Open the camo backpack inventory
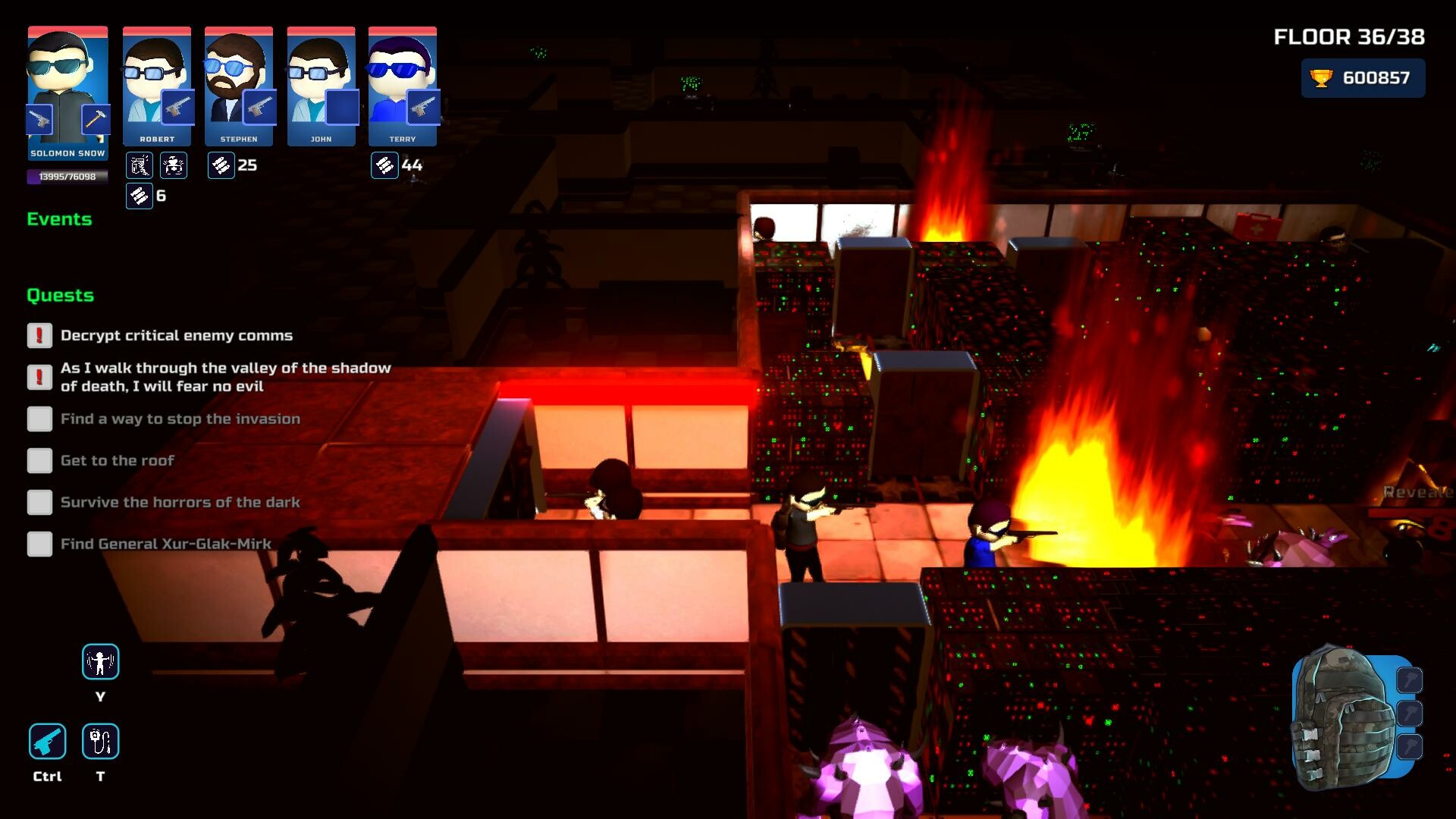The width and height of the screenshot is (1456, 819). point(1345,717)
